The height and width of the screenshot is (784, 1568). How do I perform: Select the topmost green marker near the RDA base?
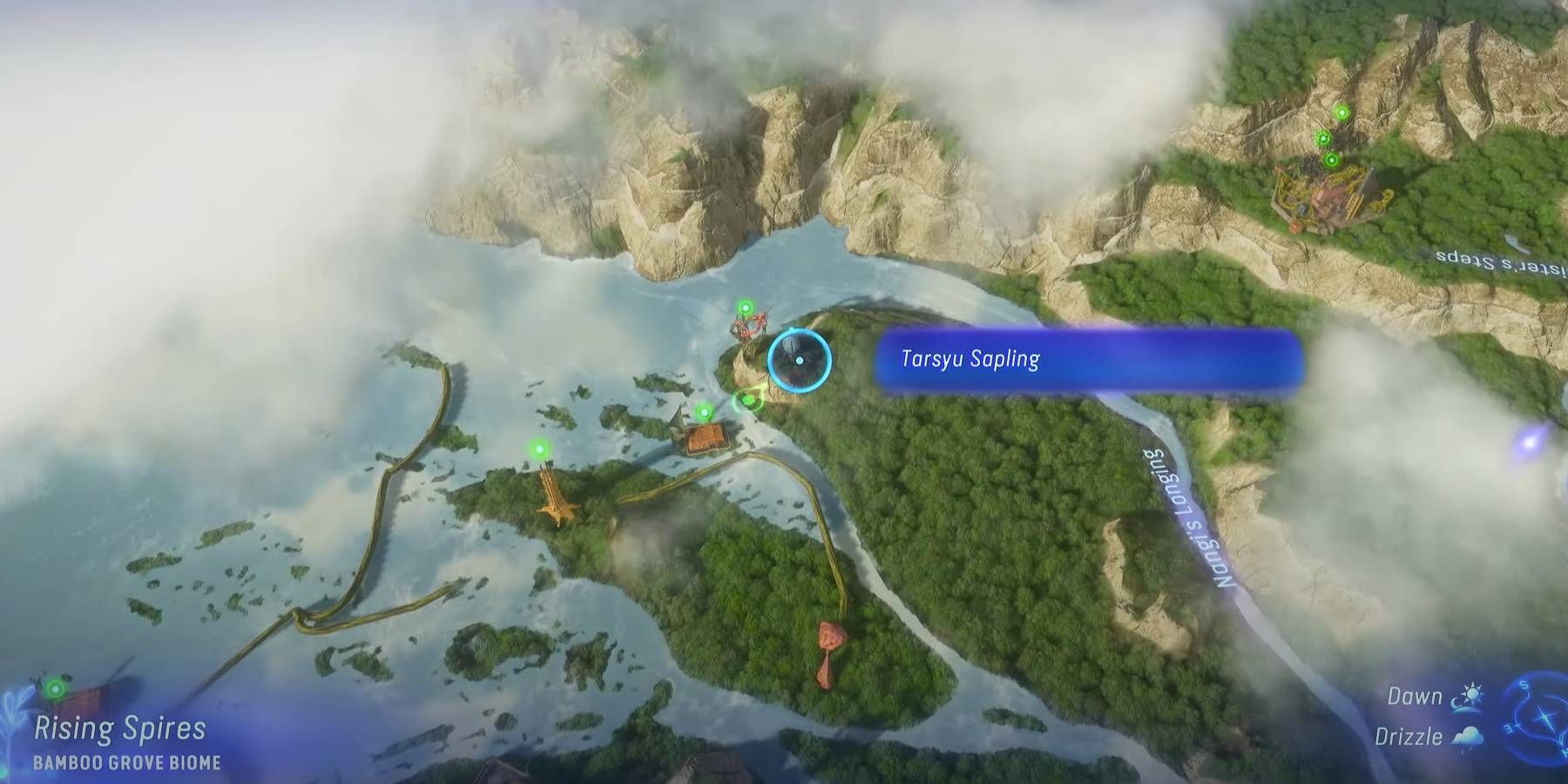(1342, 112)
